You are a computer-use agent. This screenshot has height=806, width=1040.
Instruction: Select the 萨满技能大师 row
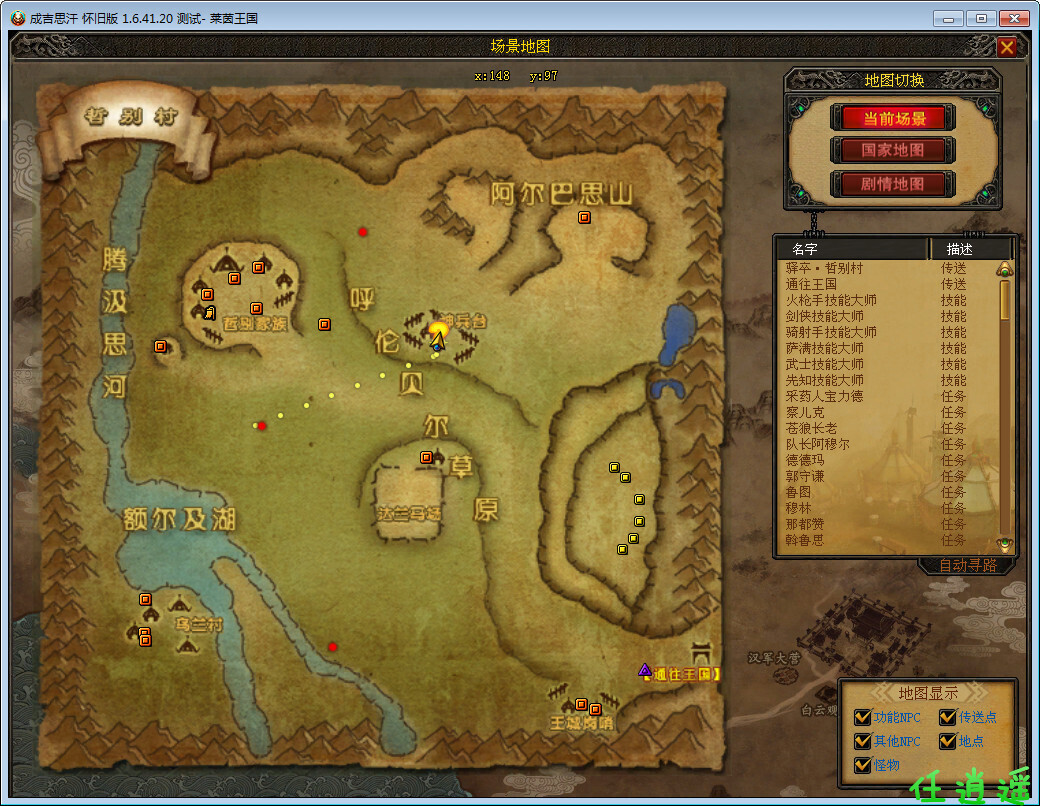(824, 348)
